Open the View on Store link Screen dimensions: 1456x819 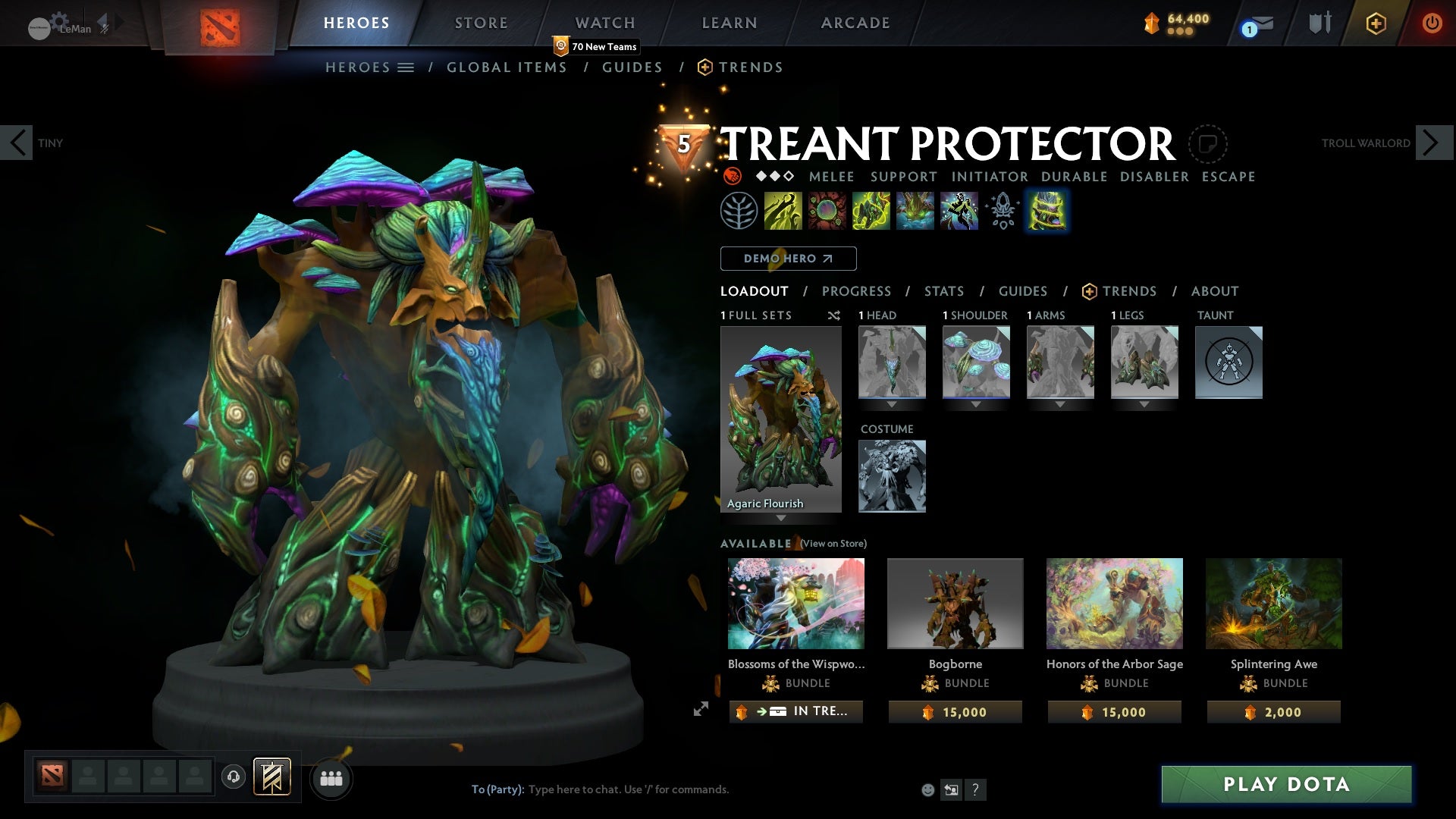click(x=833, y=543)
